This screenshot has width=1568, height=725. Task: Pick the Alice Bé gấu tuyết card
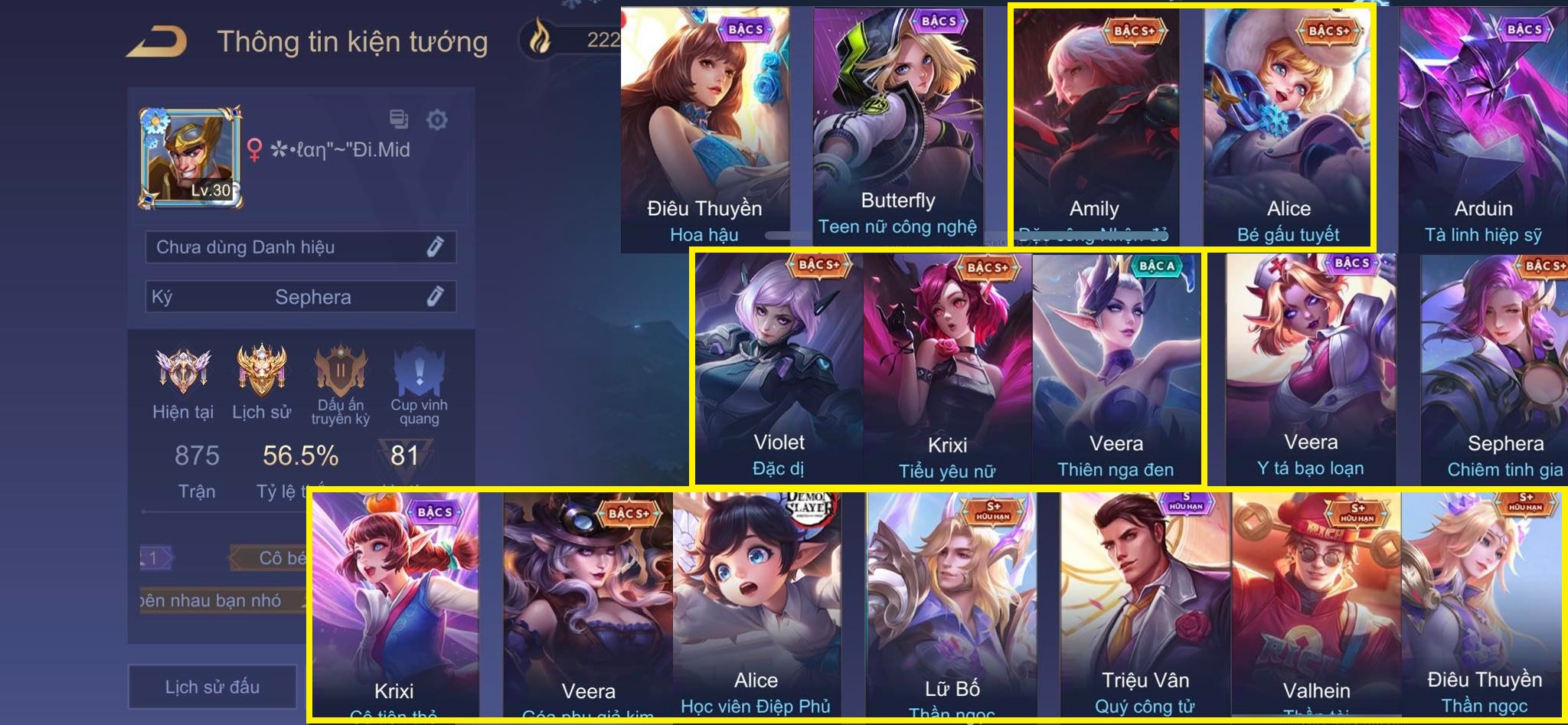(1288, 130)
